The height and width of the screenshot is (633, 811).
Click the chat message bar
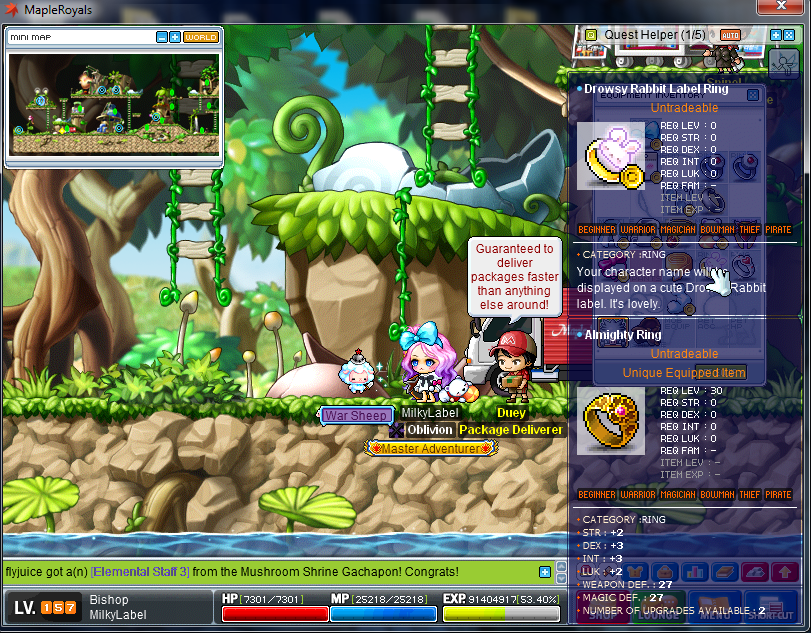coord(270,572)
